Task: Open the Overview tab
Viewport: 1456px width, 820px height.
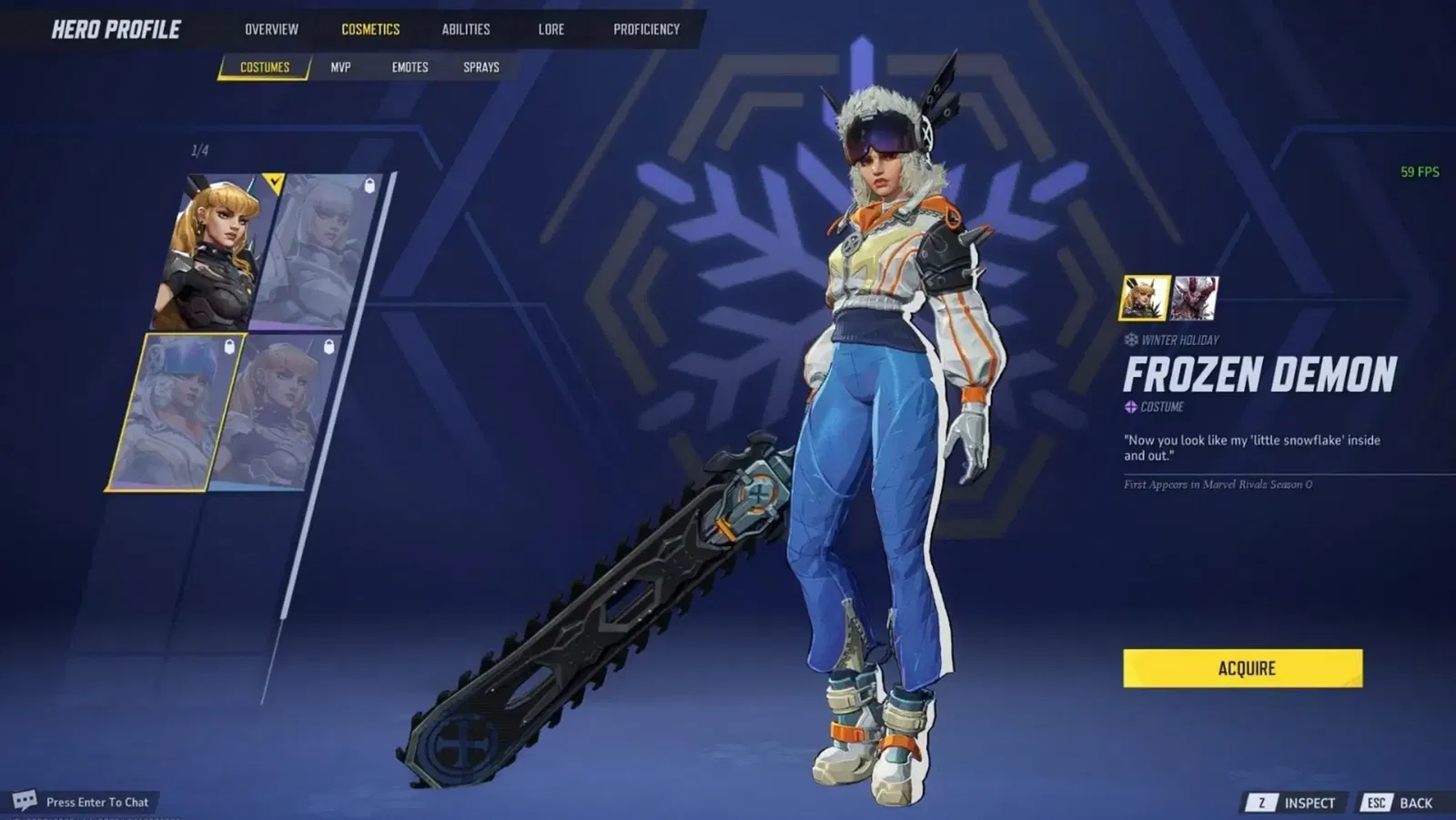Action: (x=271, y=29)
